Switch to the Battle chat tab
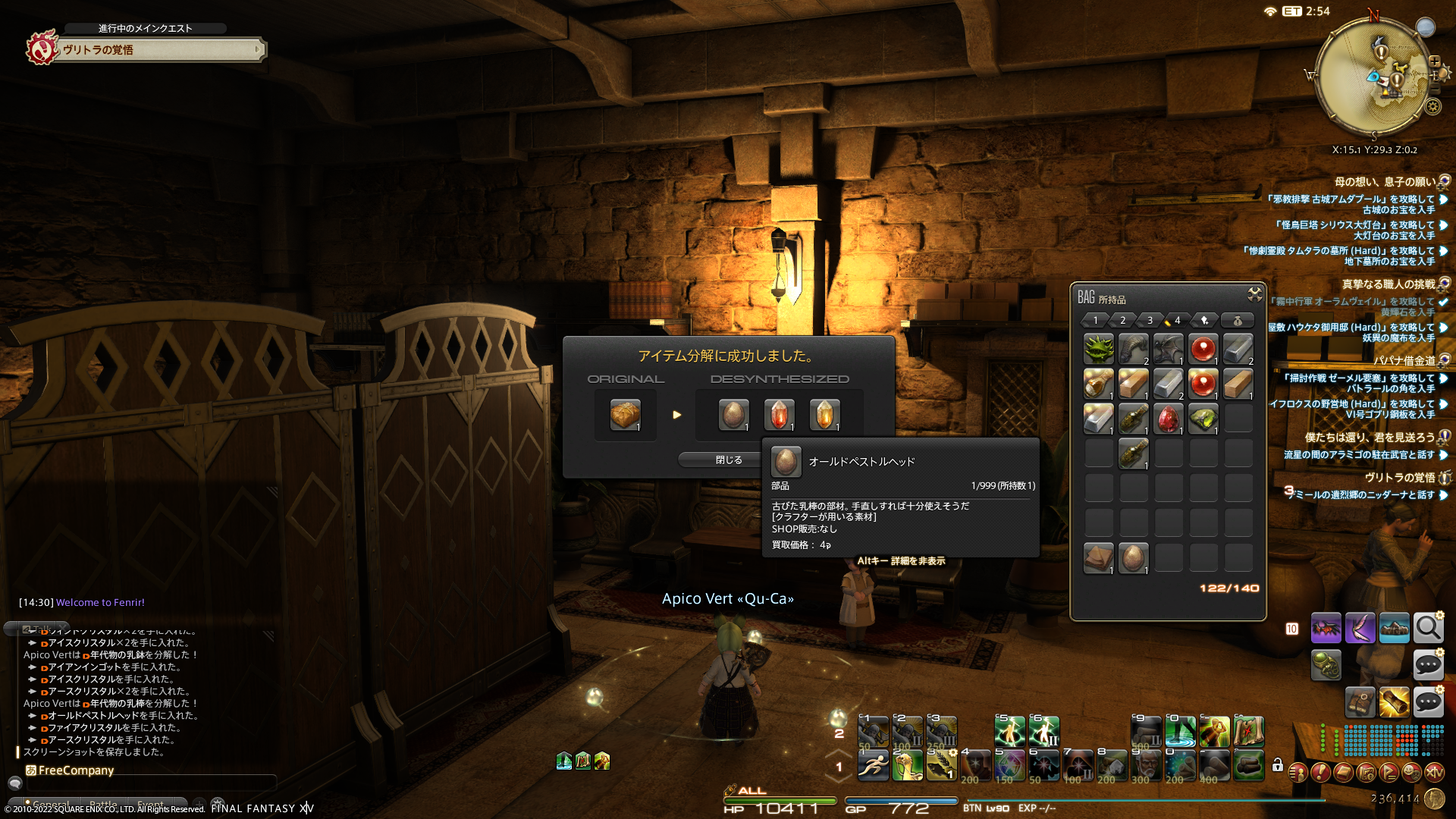Screen dimensions: 1456x819 [x=103, y=804]
